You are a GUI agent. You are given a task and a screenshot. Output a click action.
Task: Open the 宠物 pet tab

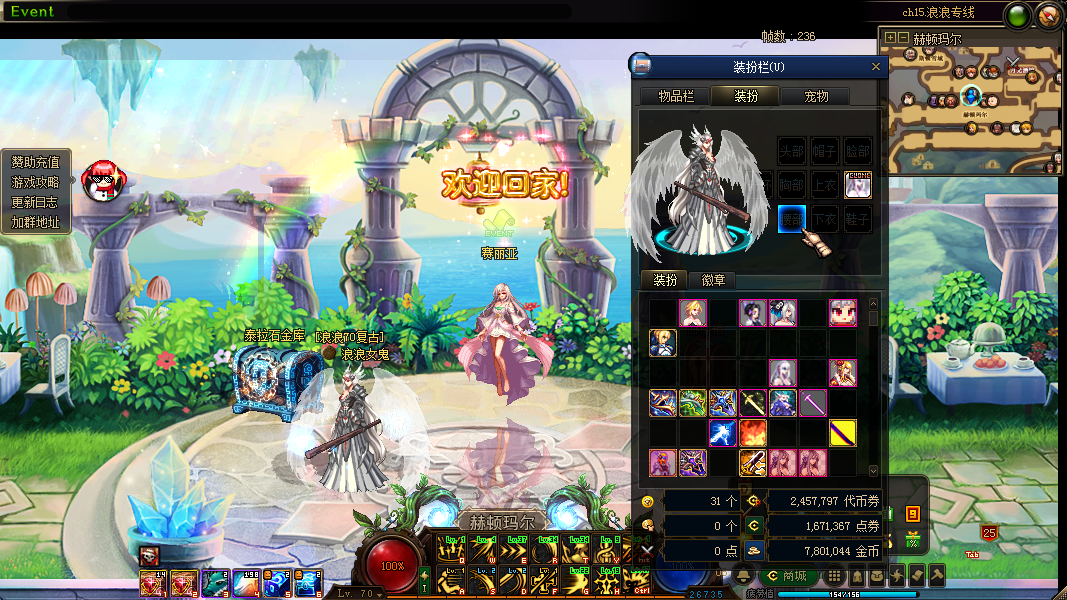(x=816, y=96)
